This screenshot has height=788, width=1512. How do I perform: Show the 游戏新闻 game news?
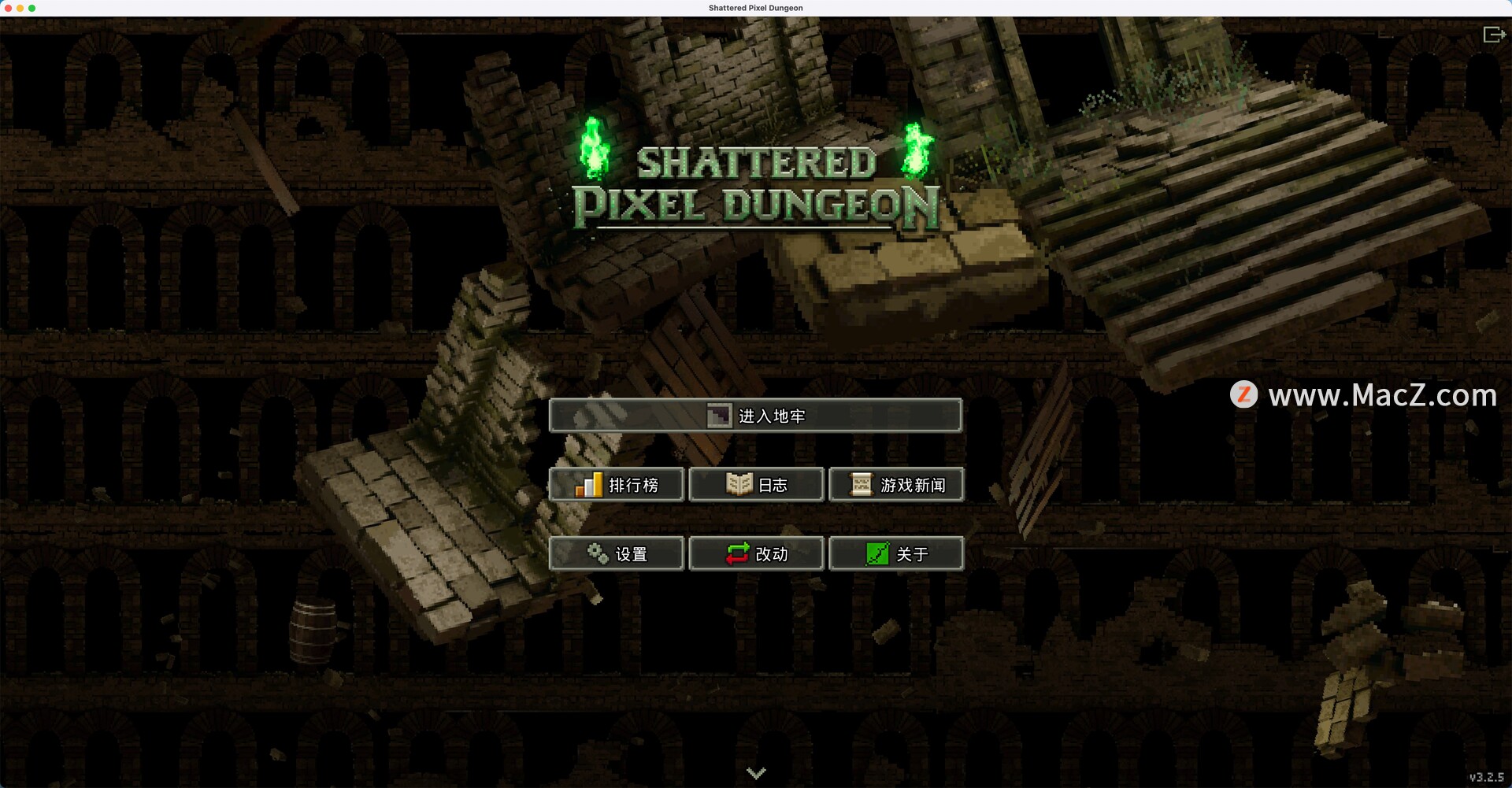(896, 485)
